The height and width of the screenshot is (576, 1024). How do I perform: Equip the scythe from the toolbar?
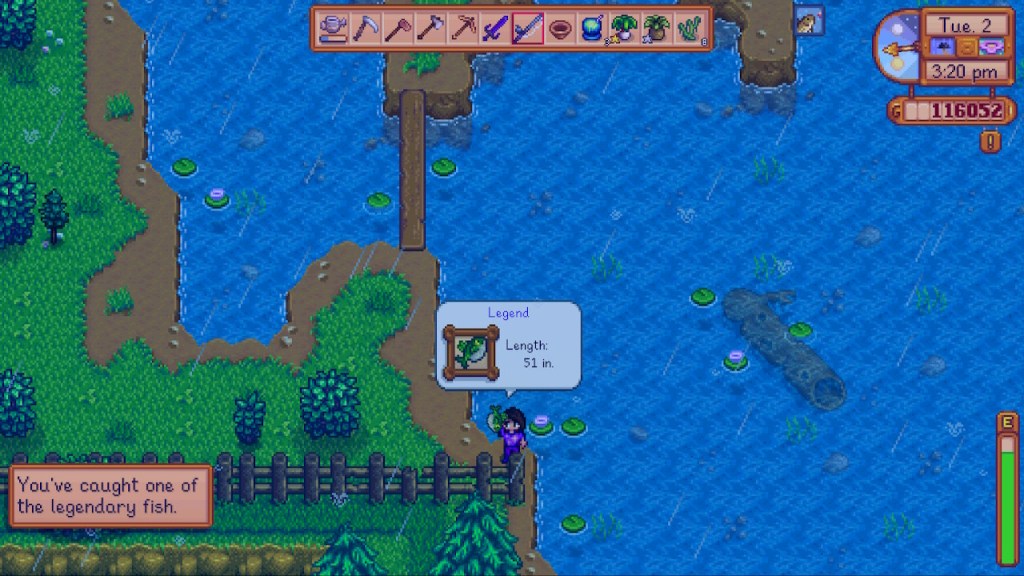[x=366, y=29]
